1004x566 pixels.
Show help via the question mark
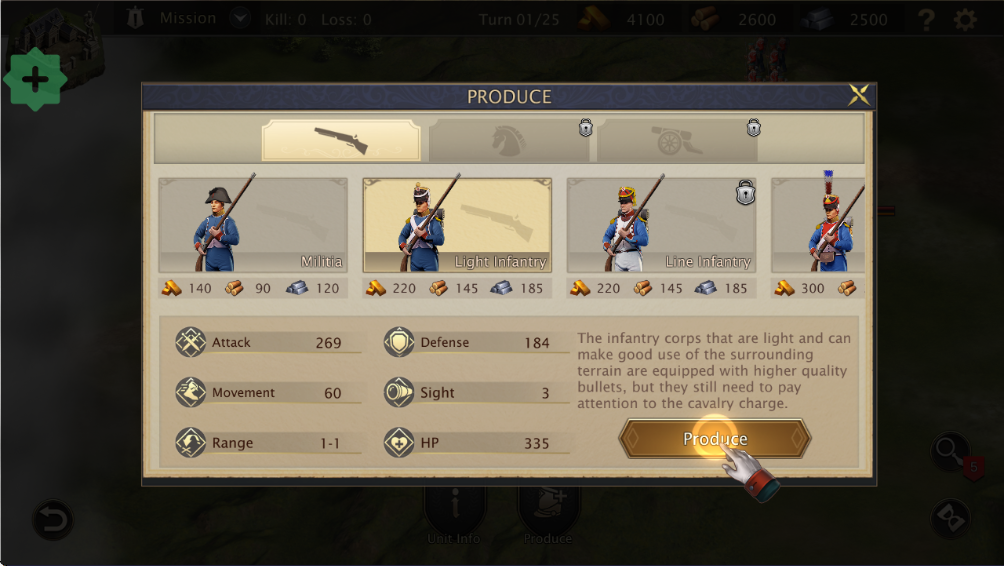pos(927,19)
